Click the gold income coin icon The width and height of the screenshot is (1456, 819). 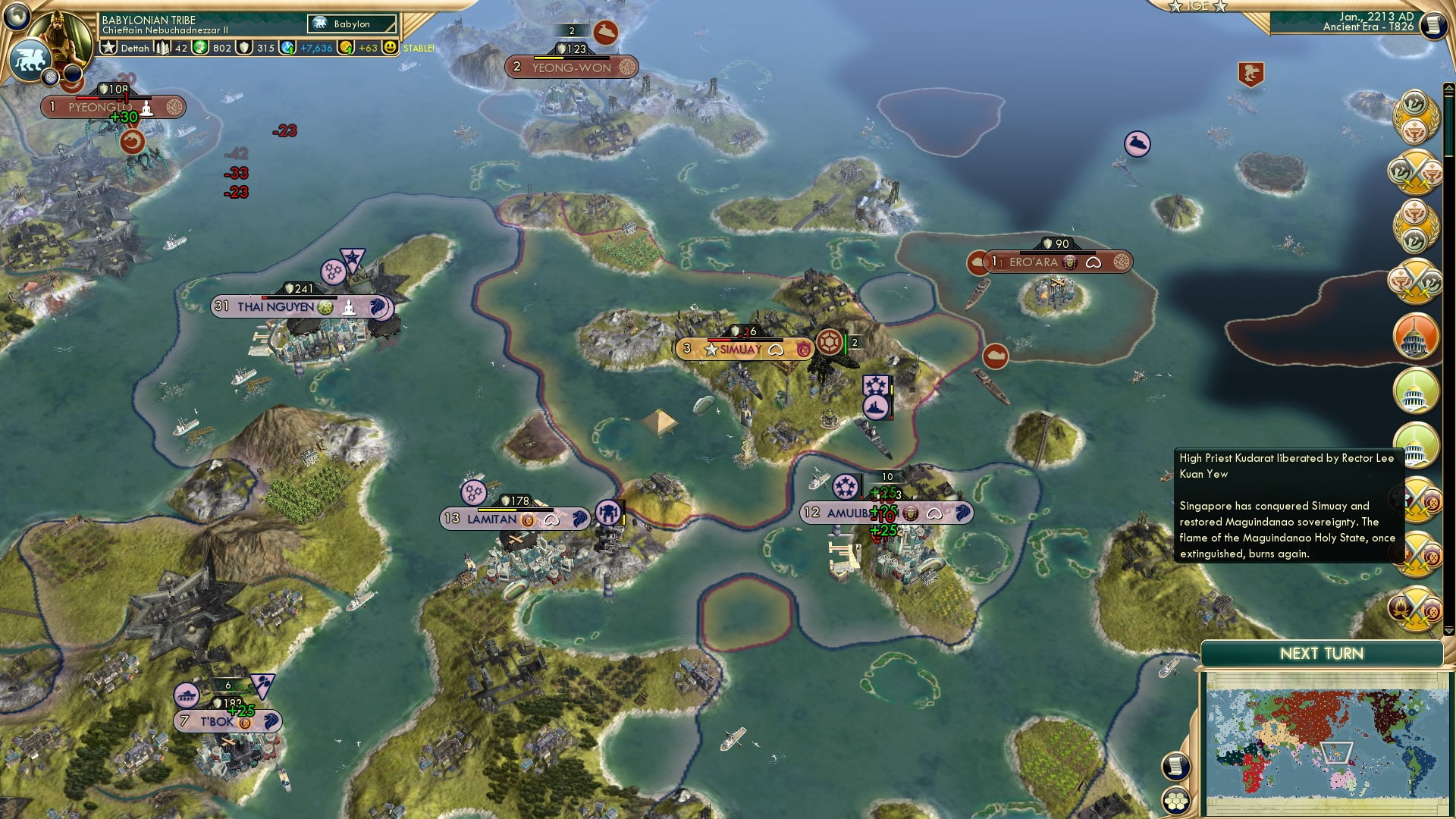[x=347, y=47]
